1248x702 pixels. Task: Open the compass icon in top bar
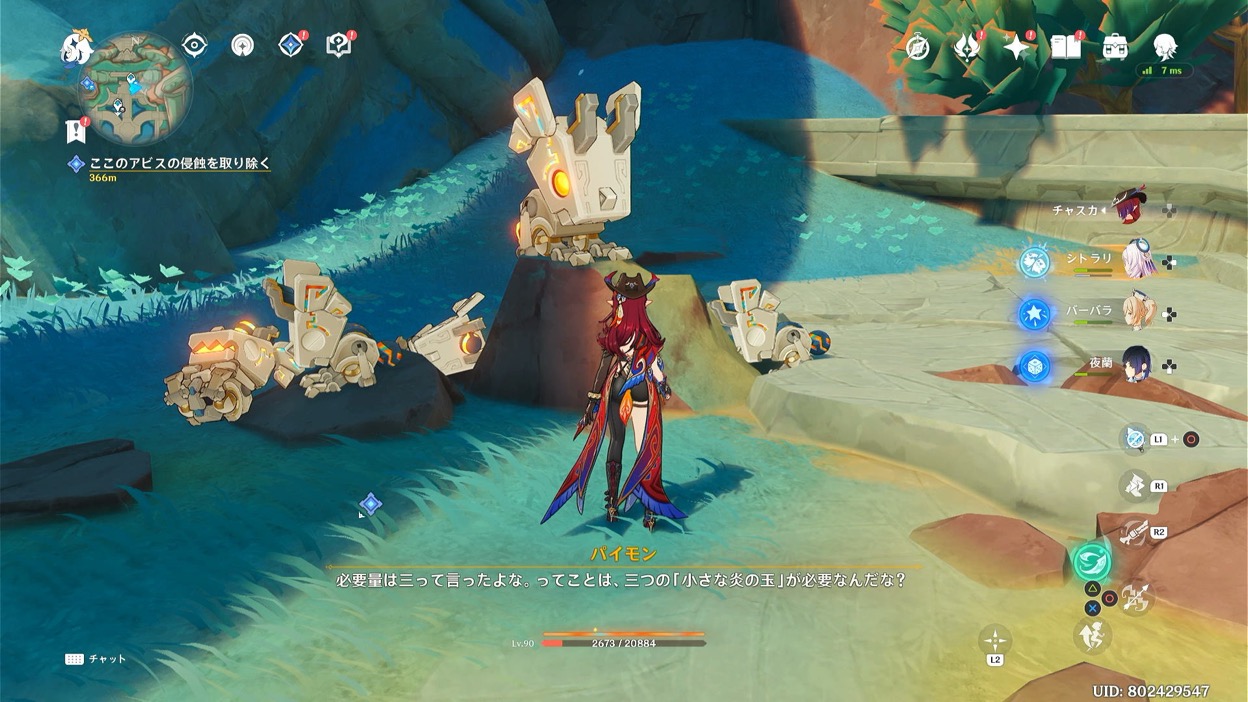point(918,47)
